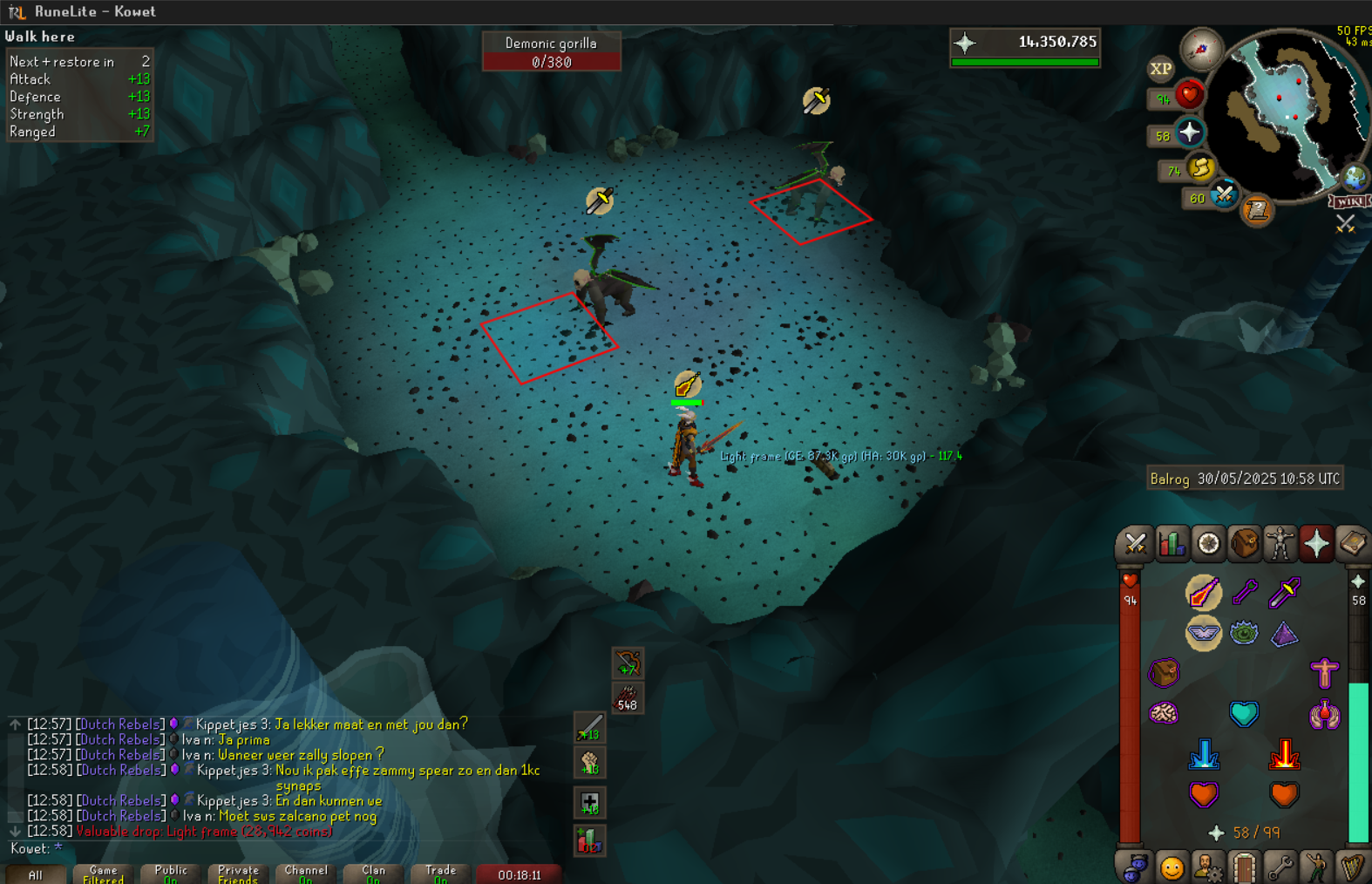Open the world map globe
The height and width of the screenshot is (884, 1372).
[x=1354, y=178]
